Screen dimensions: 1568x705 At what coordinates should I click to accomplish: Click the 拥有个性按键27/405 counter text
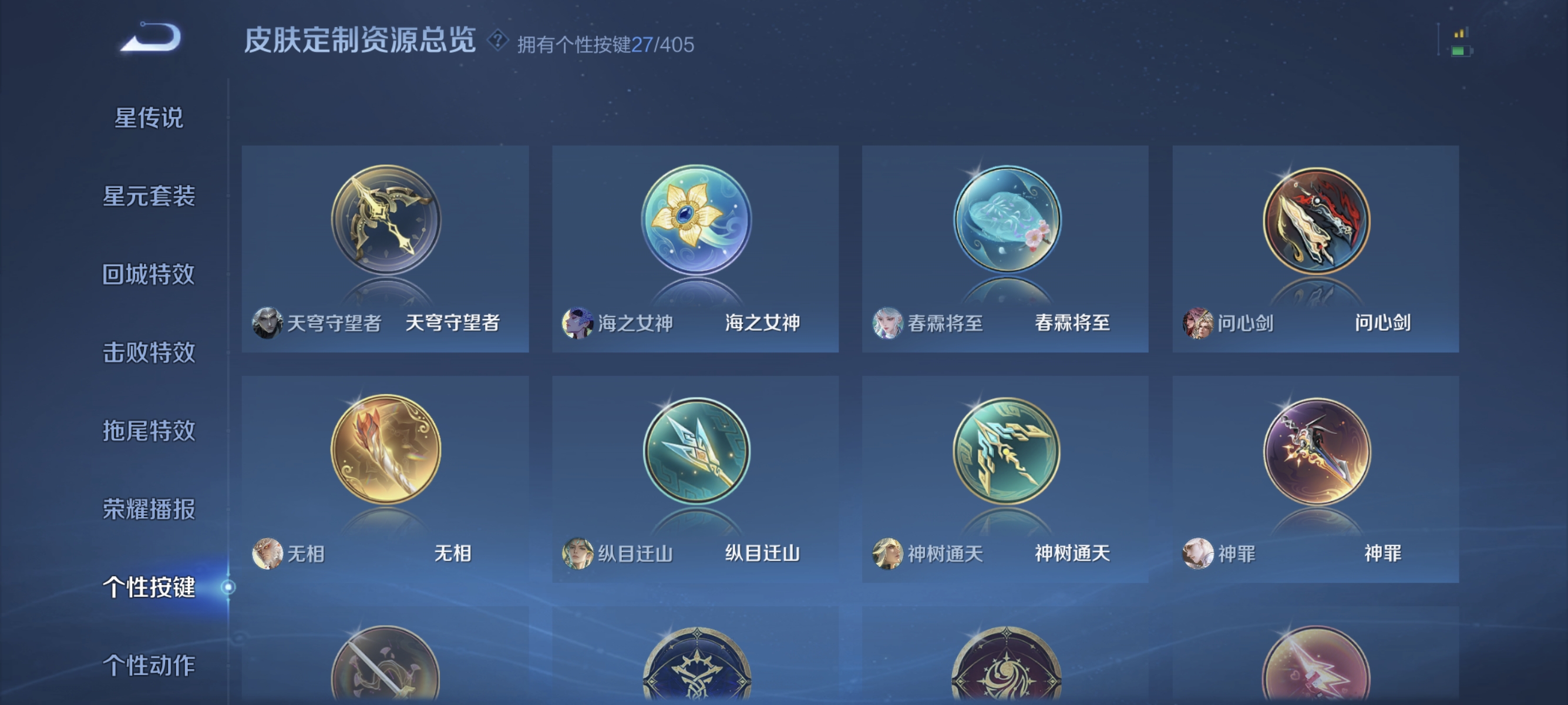pos(605,43)
